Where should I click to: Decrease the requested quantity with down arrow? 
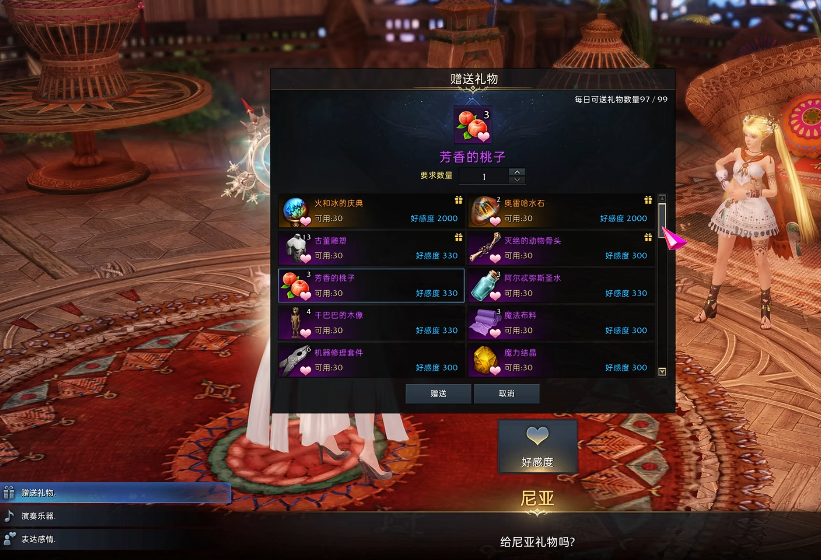click(517, 180)
